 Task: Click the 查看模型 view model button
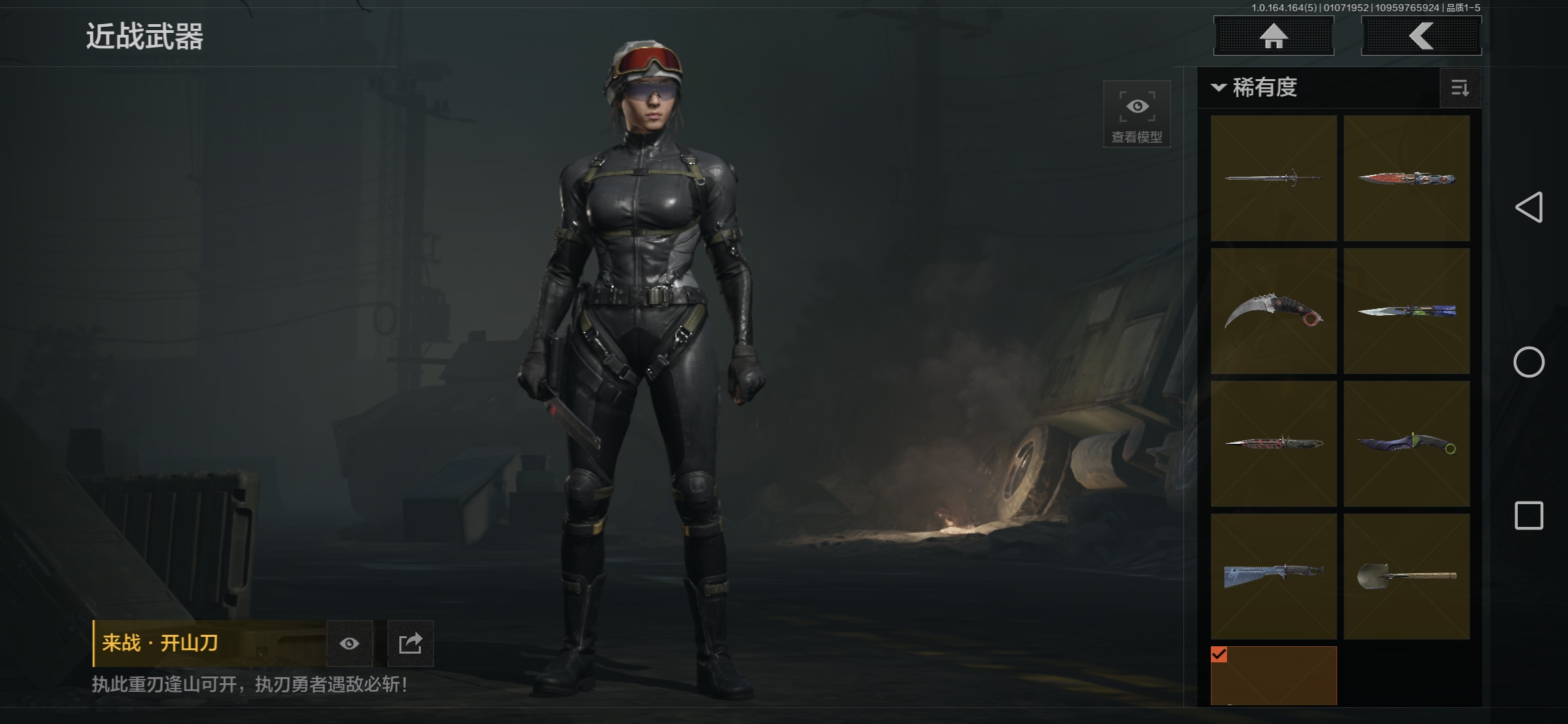(1136, 115)
